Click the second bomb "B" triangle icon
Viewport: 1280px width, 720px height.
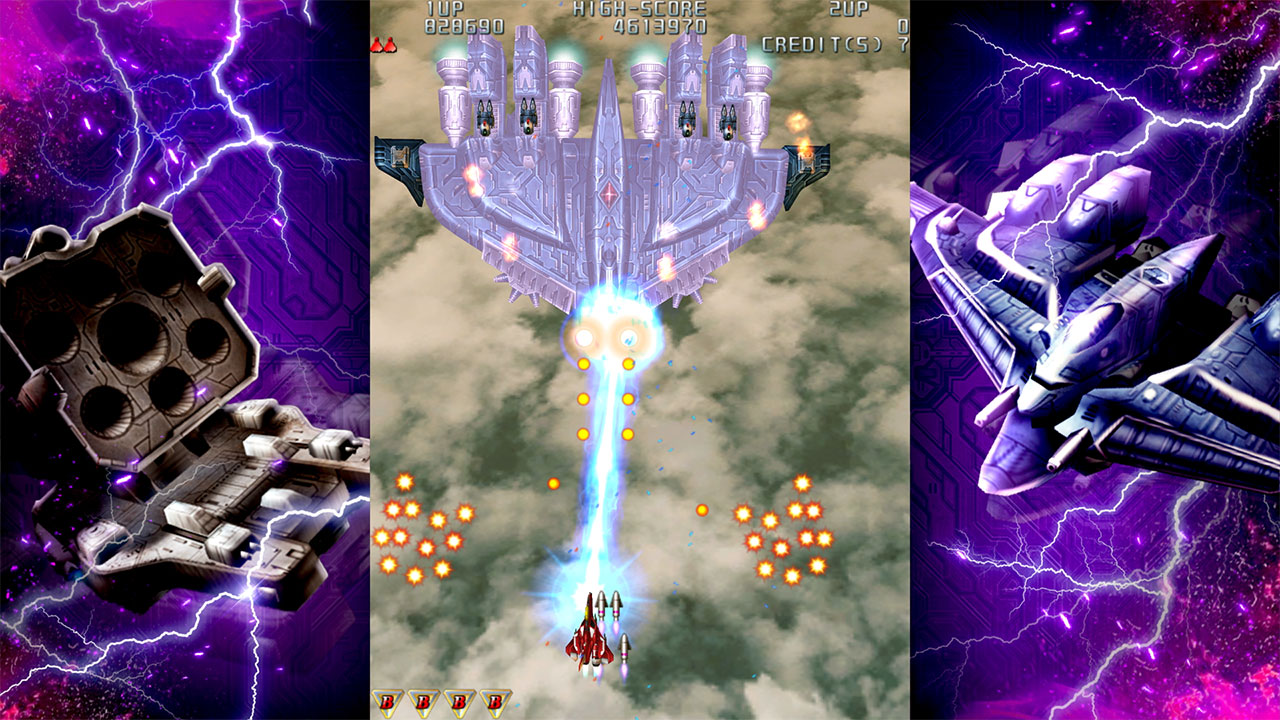click(423, 700)
